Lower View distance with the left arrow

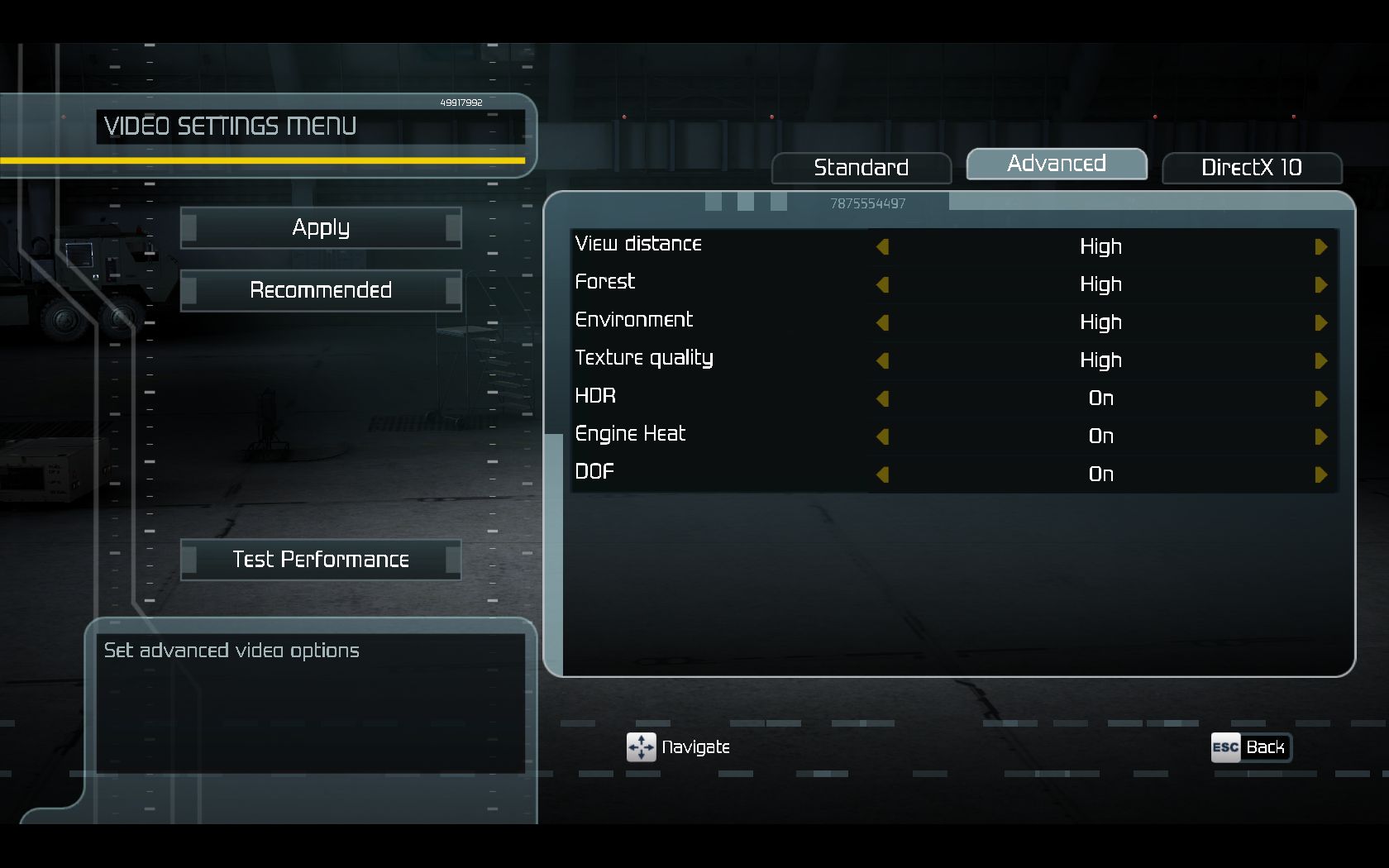coord(882,247)
